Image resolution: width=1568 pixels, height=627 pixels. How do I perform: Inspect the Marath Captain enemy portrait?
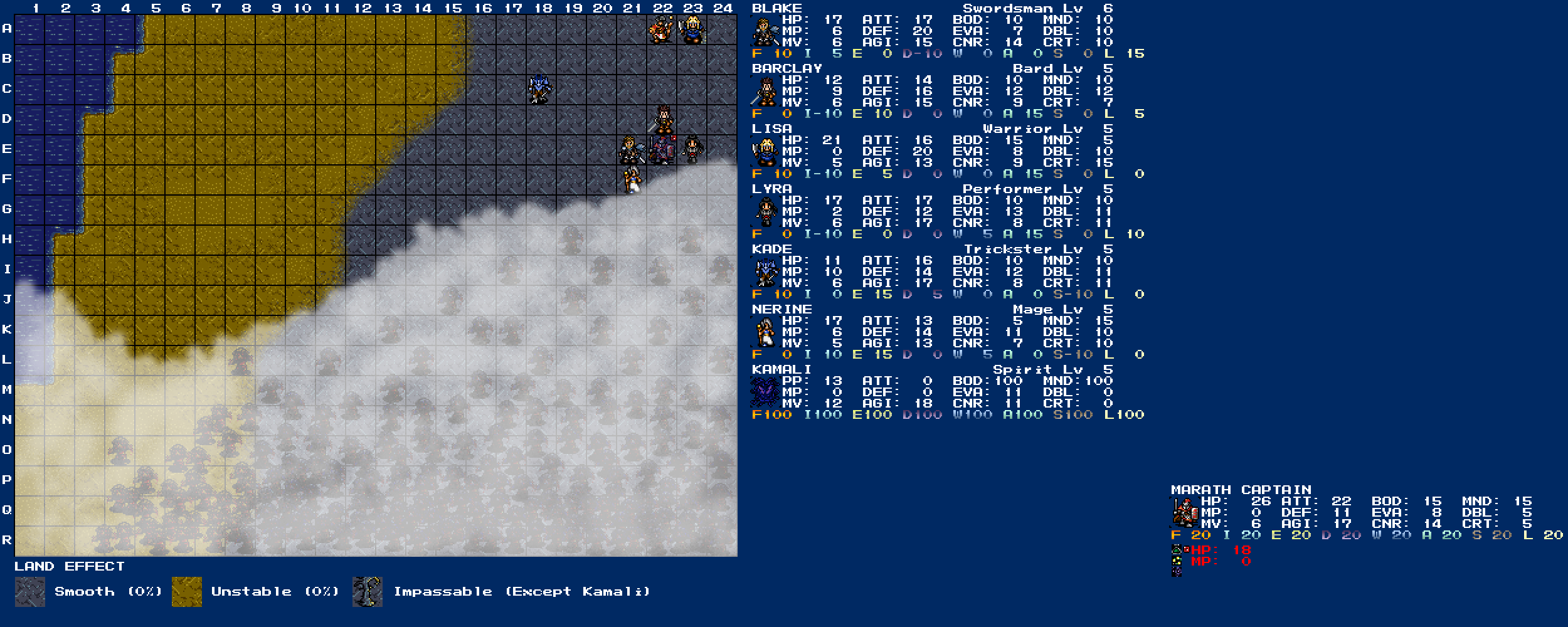tap(1184, 513)
